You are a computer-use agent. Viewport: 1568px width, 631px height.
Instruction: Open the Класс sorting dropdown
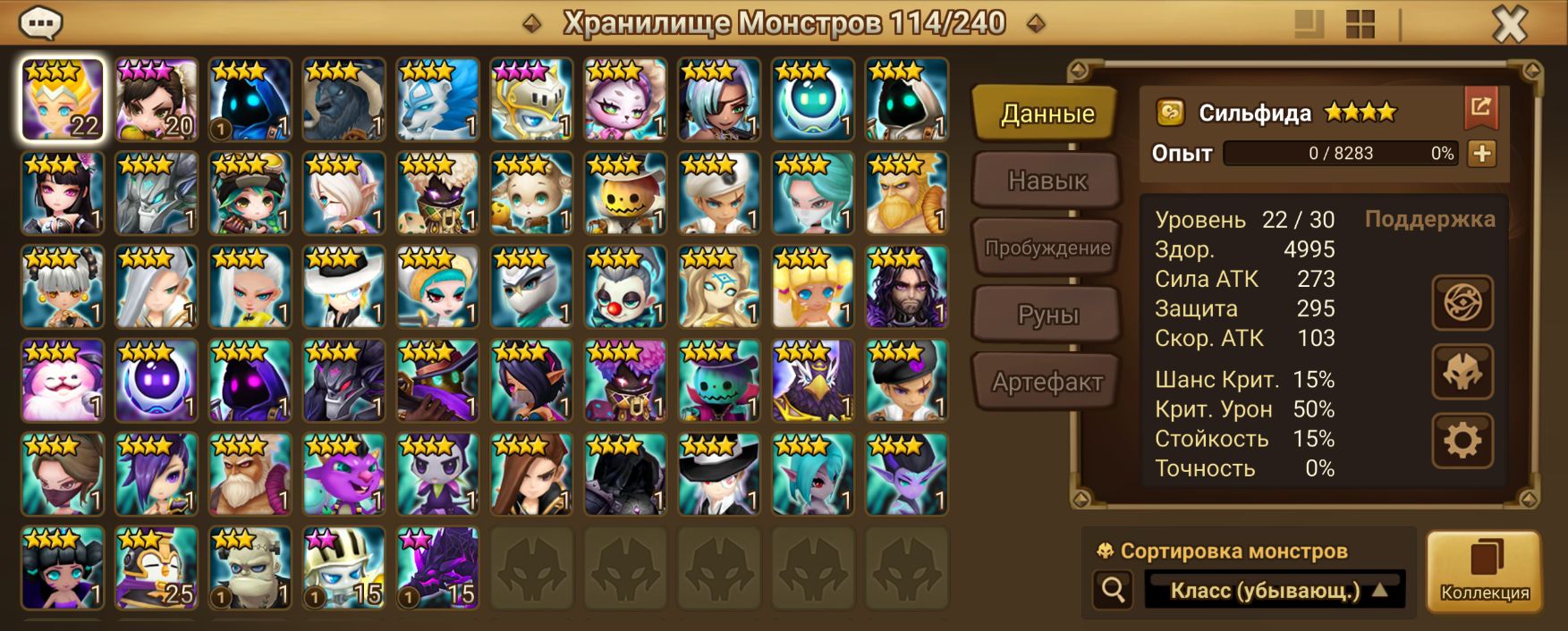point(1275,590)
